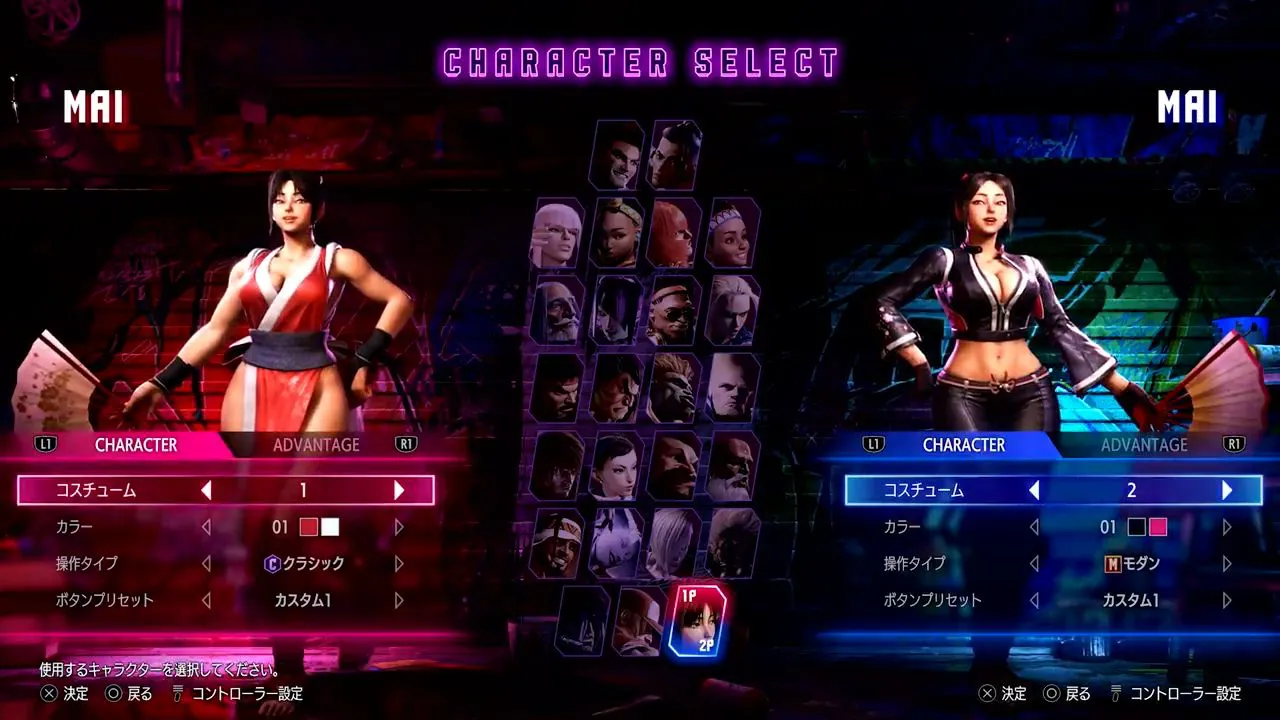1280x720 pixels.
Task: Choose the highlighted Mai portrait tile
Action: click(697, 620)
